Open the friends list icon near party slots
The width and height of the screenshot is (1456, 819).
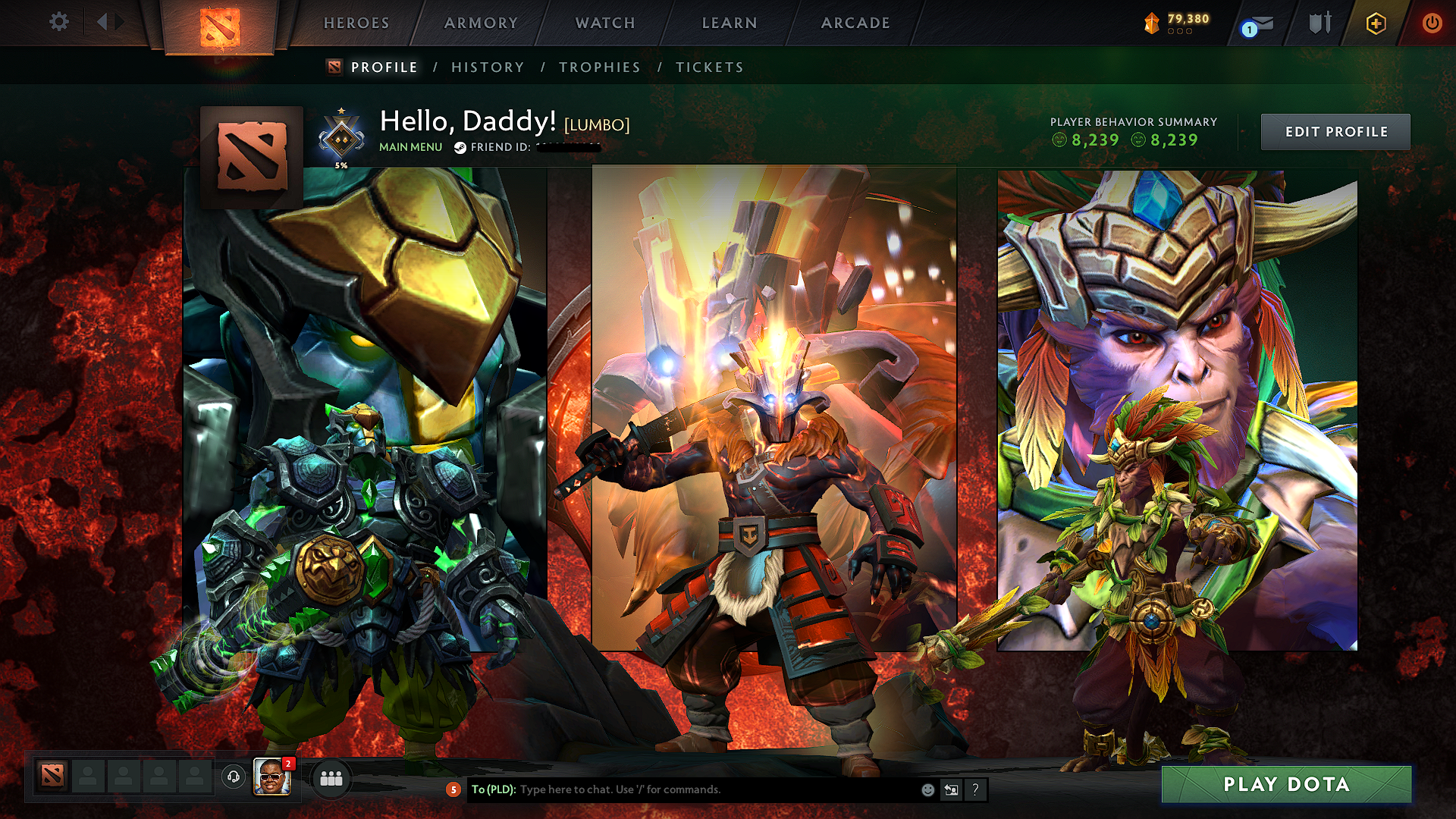(329, 780)
